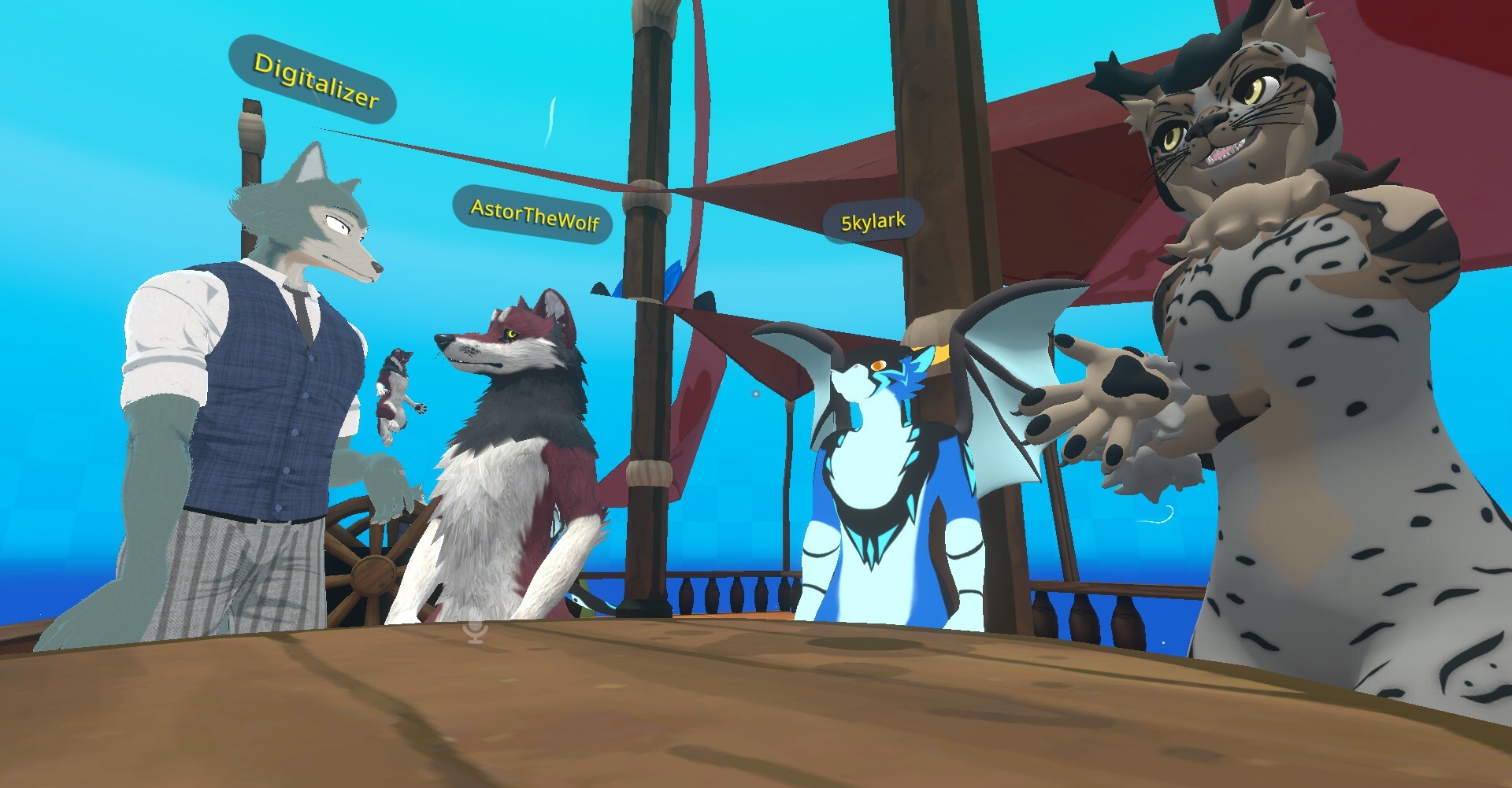This screenshot has height=788, width=1512.
Task: Choose the 5kylark player nameplate
Action: point(873,221)
